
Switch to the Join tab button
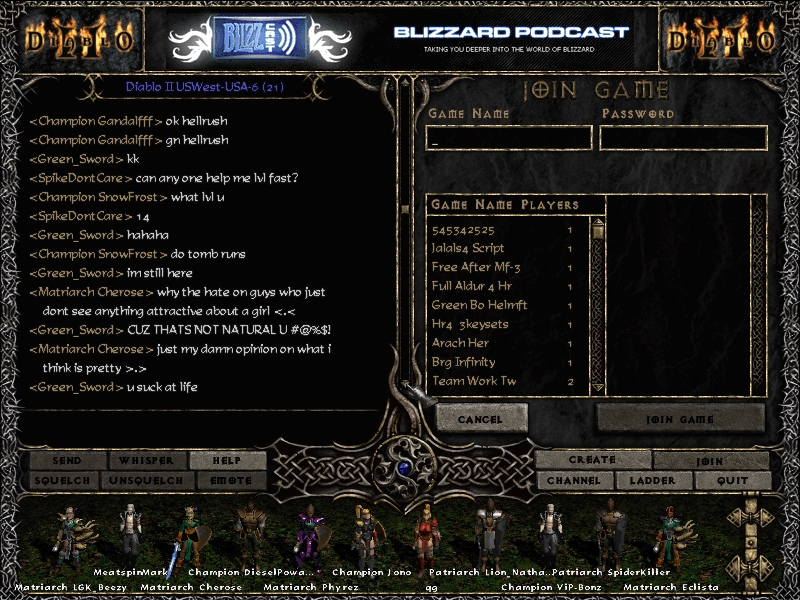point(711,461)
